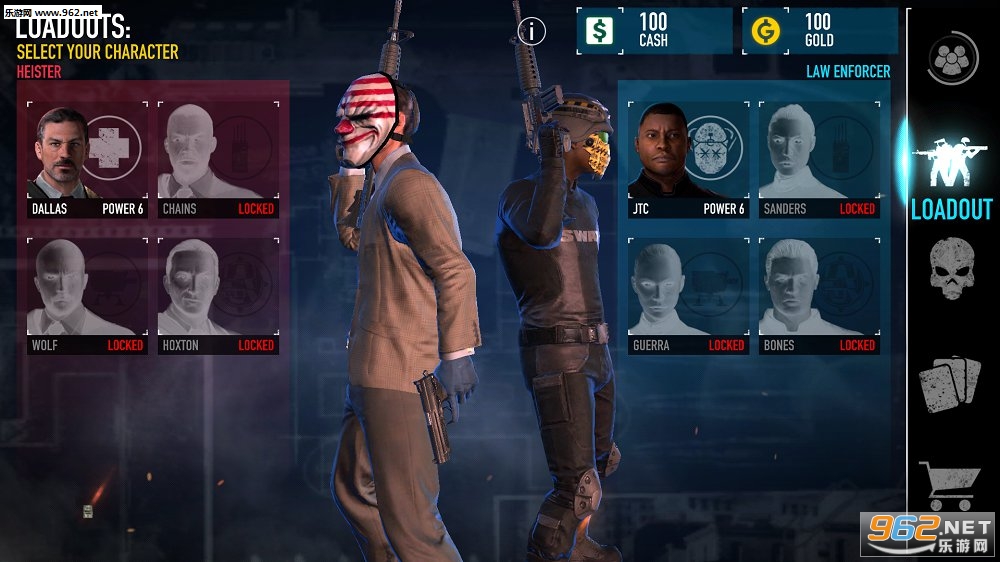Select the locked Hoxton character card

(218, 296)
